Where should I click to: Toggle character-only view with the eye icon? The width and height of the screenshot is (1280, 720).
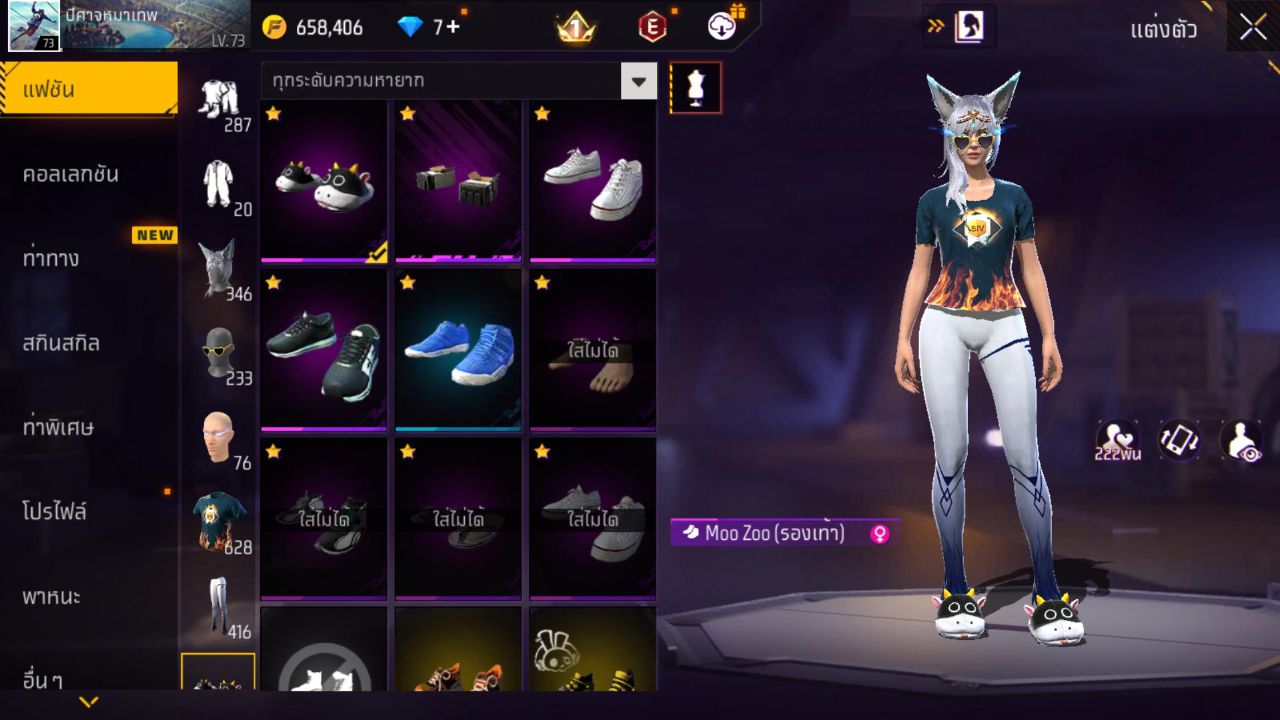(1243, 440)
